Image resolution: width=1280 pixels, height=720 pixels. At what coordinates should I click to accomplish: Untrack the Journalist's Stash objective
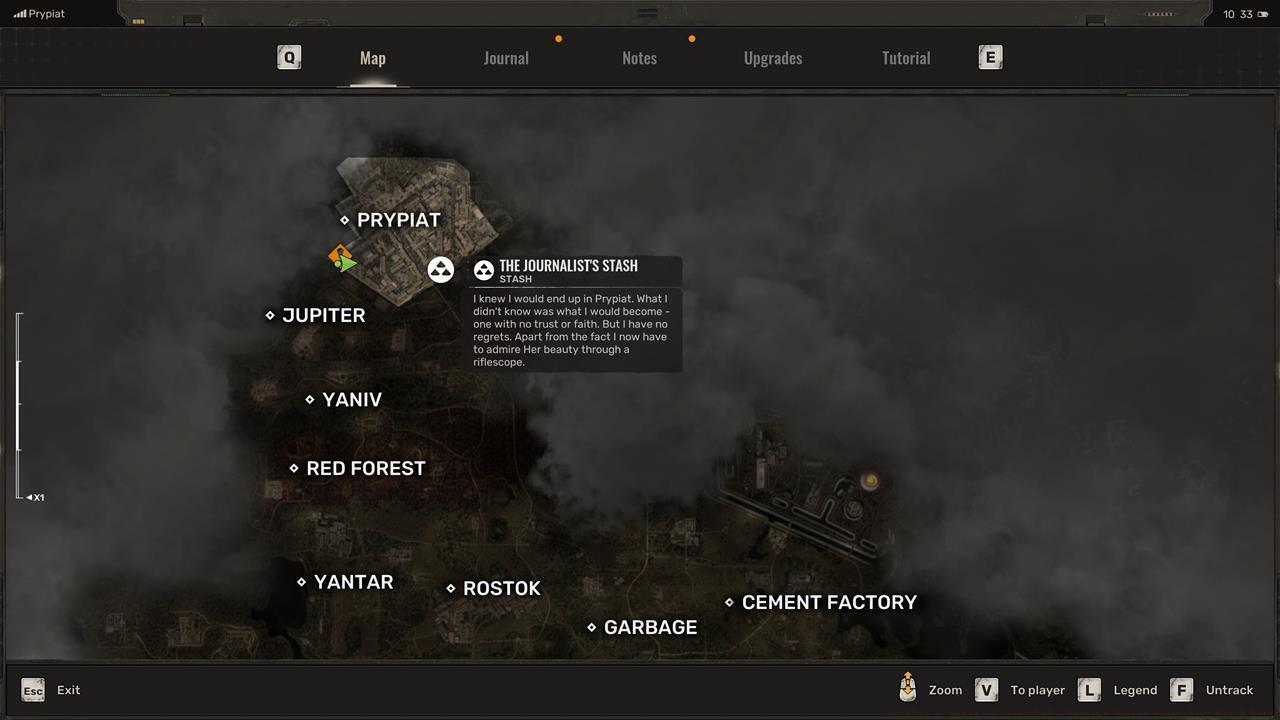click(x=1181, y=690)
